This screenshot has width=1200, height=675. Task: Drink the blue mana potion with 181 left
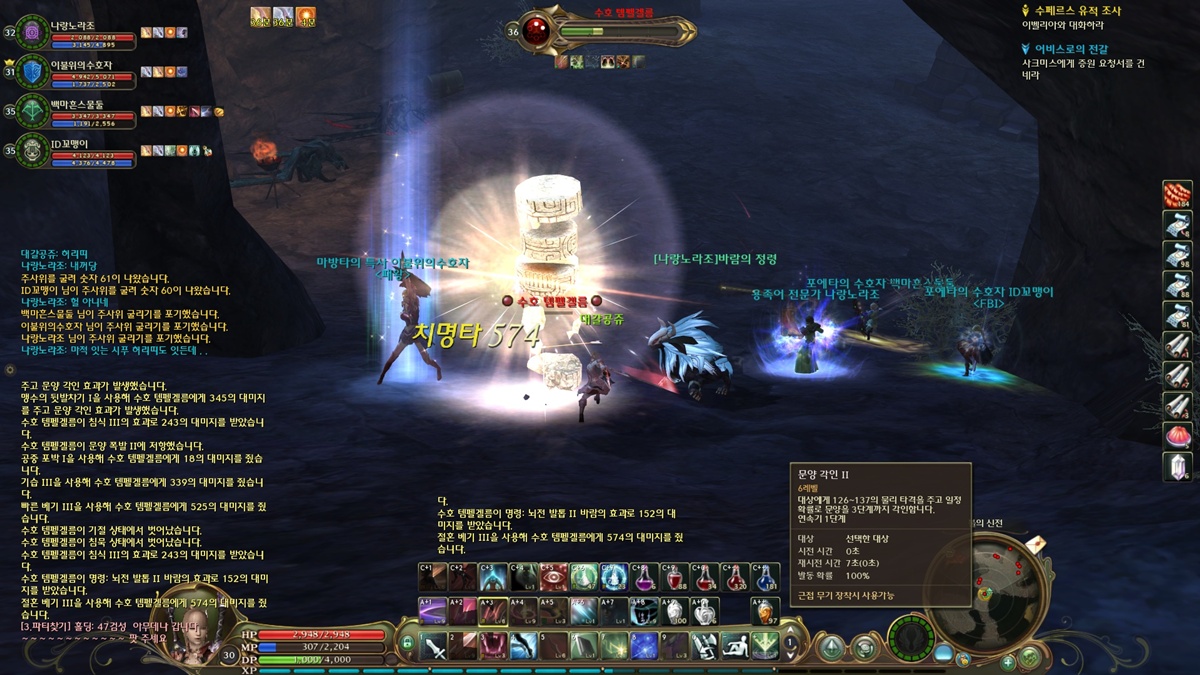[766, 577]
